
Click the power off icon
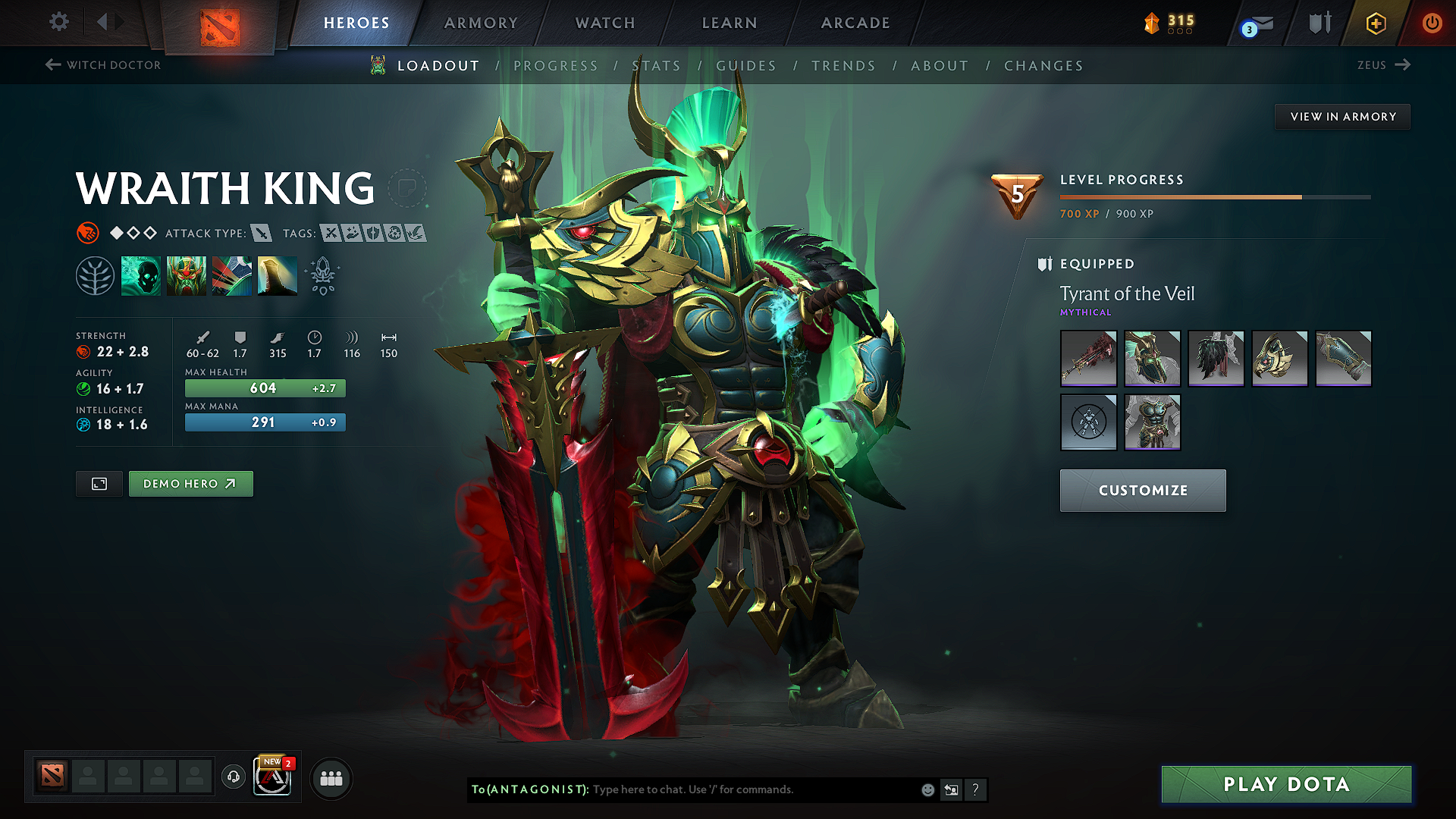pyautogui.click(x=1432, y=23)
